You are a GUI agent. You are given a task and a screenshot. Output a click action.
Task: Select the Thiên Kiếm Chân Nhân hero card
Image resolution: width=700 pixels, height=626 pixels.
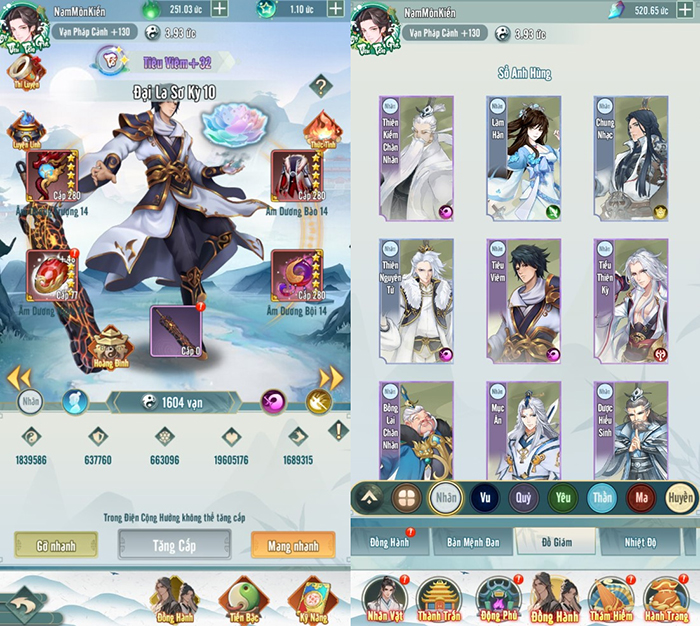pos(416,157)
